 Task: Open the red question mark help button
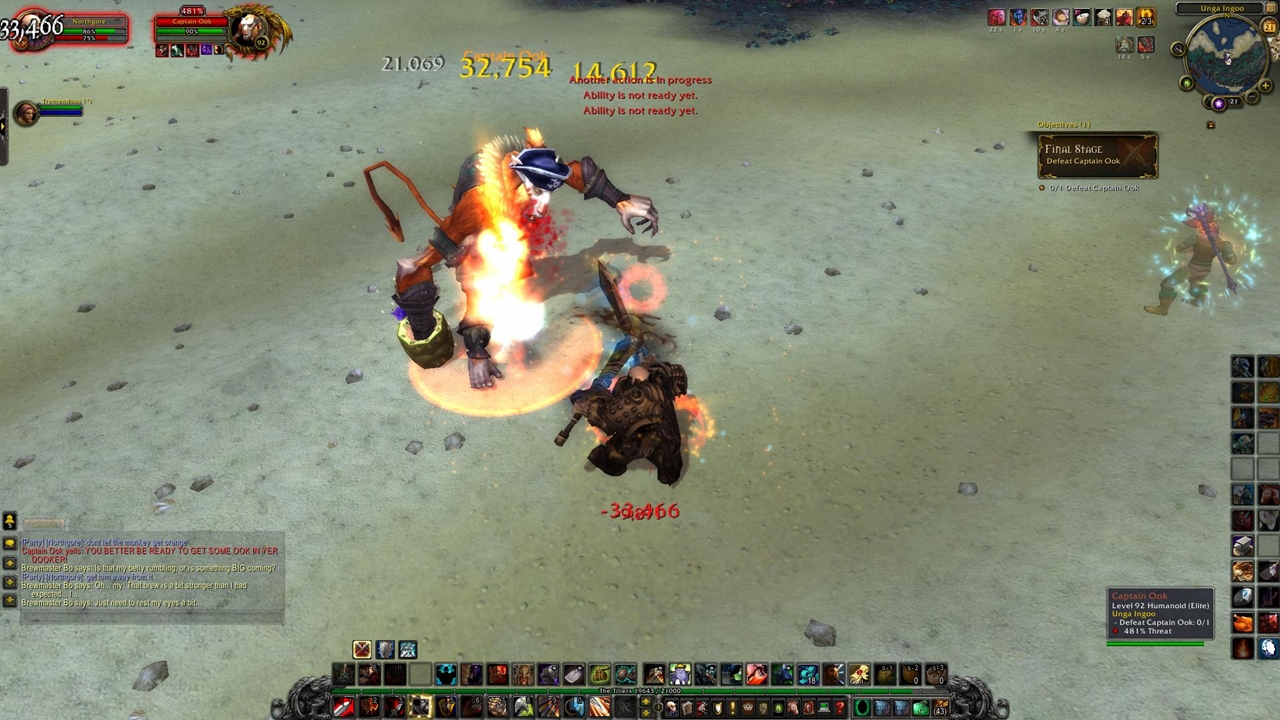[839, 708]
